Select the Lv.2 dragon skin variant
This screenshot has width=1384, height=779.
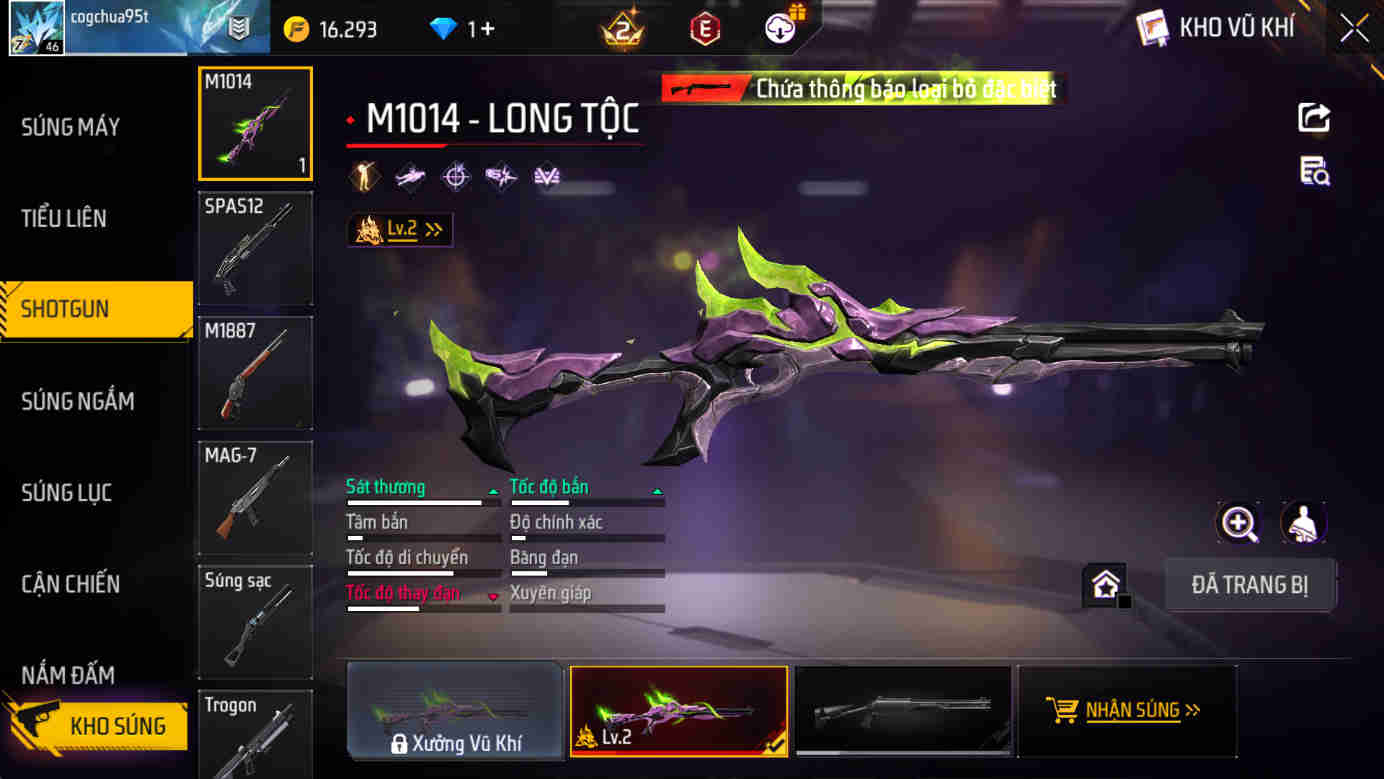pyautogui.click(x=679, y=712)
